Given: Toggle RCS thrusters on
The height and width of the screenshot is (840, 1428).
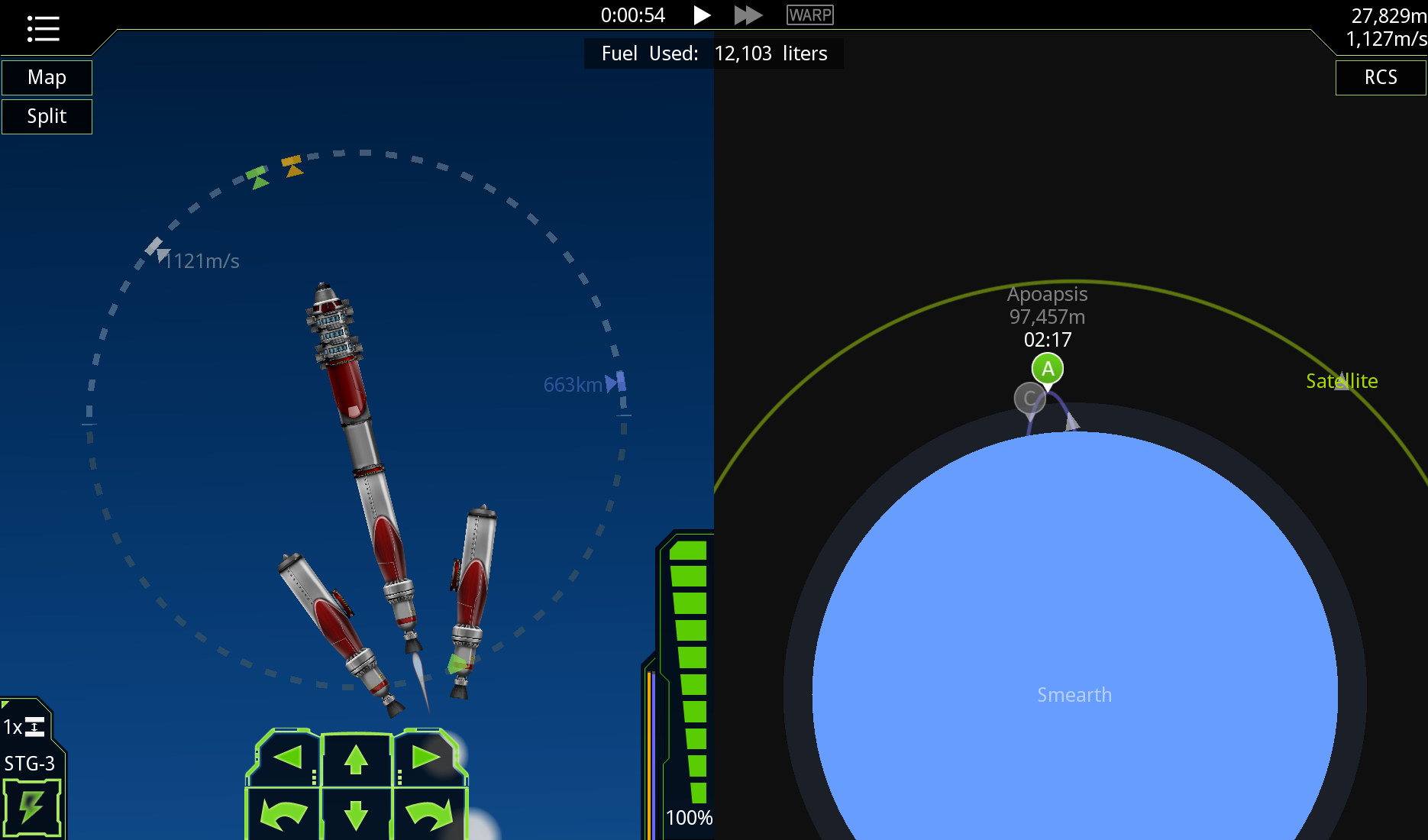Looking at the screenshot, I should coord(1379,77).
